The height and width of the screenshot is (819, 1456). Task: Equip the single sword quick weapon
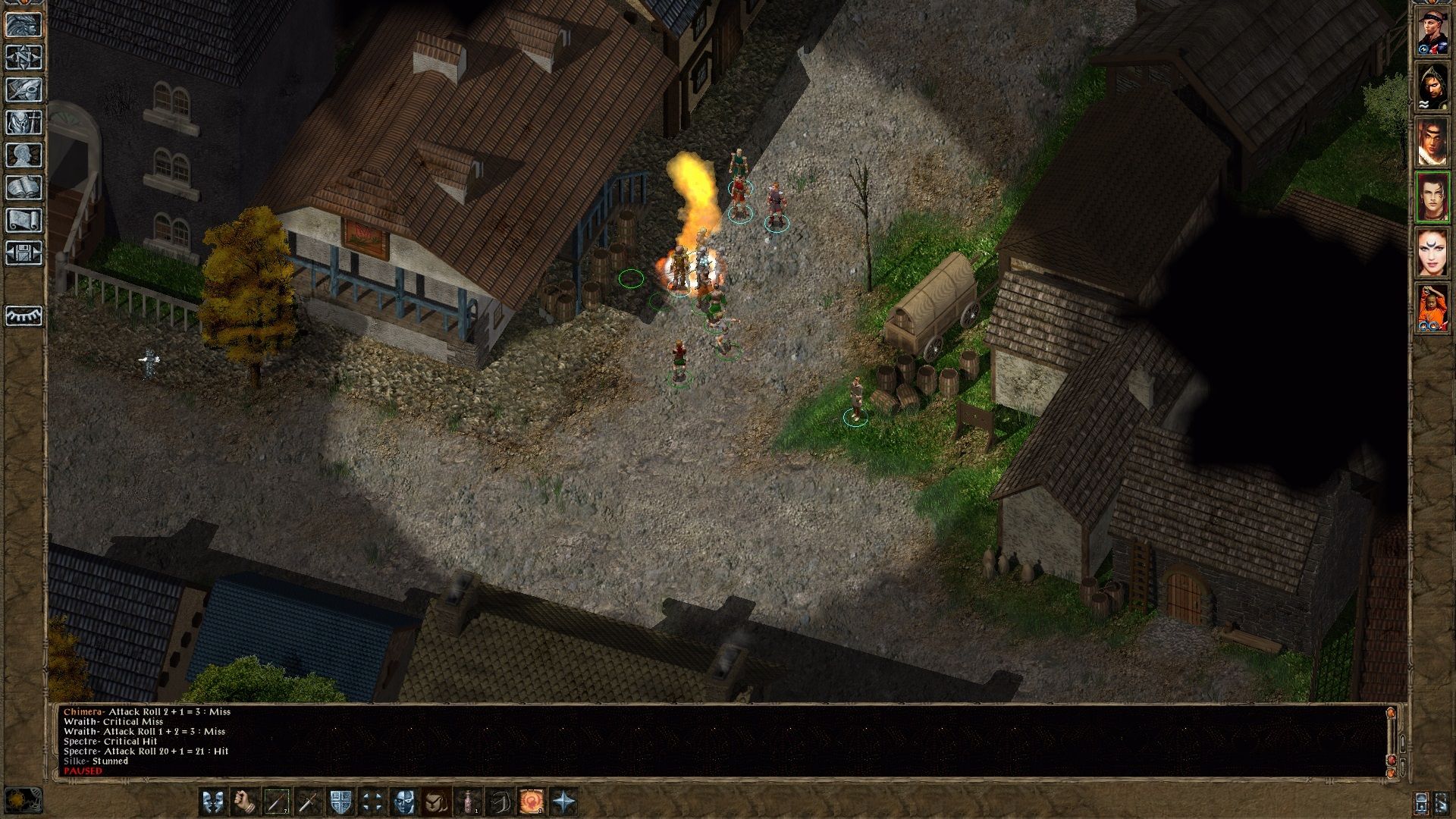pyautogui.click(x=308, y=802)
